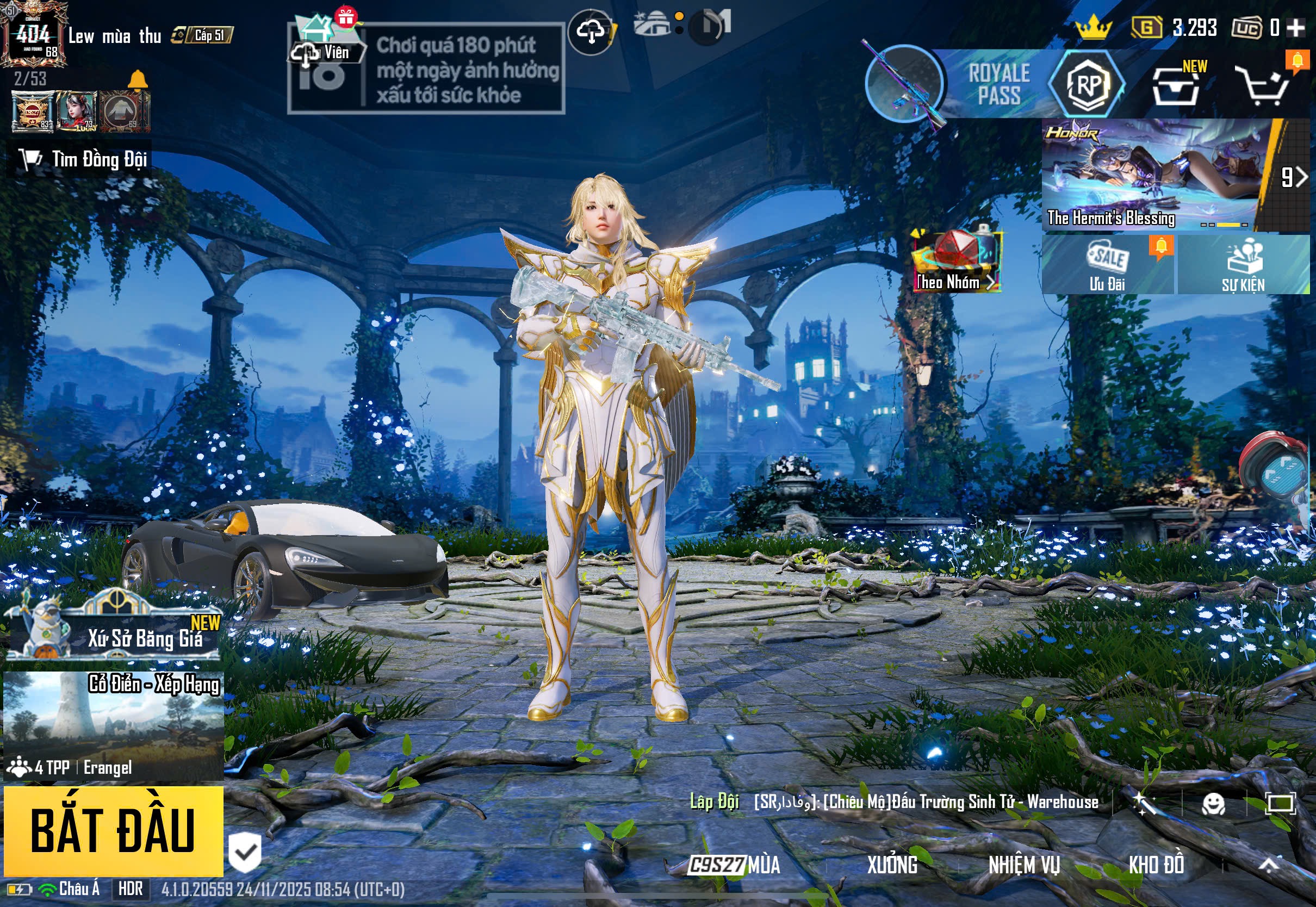Open the emote smiley face icon
The width and height of the screenshot is (1316, 907).
(1214, 804)
